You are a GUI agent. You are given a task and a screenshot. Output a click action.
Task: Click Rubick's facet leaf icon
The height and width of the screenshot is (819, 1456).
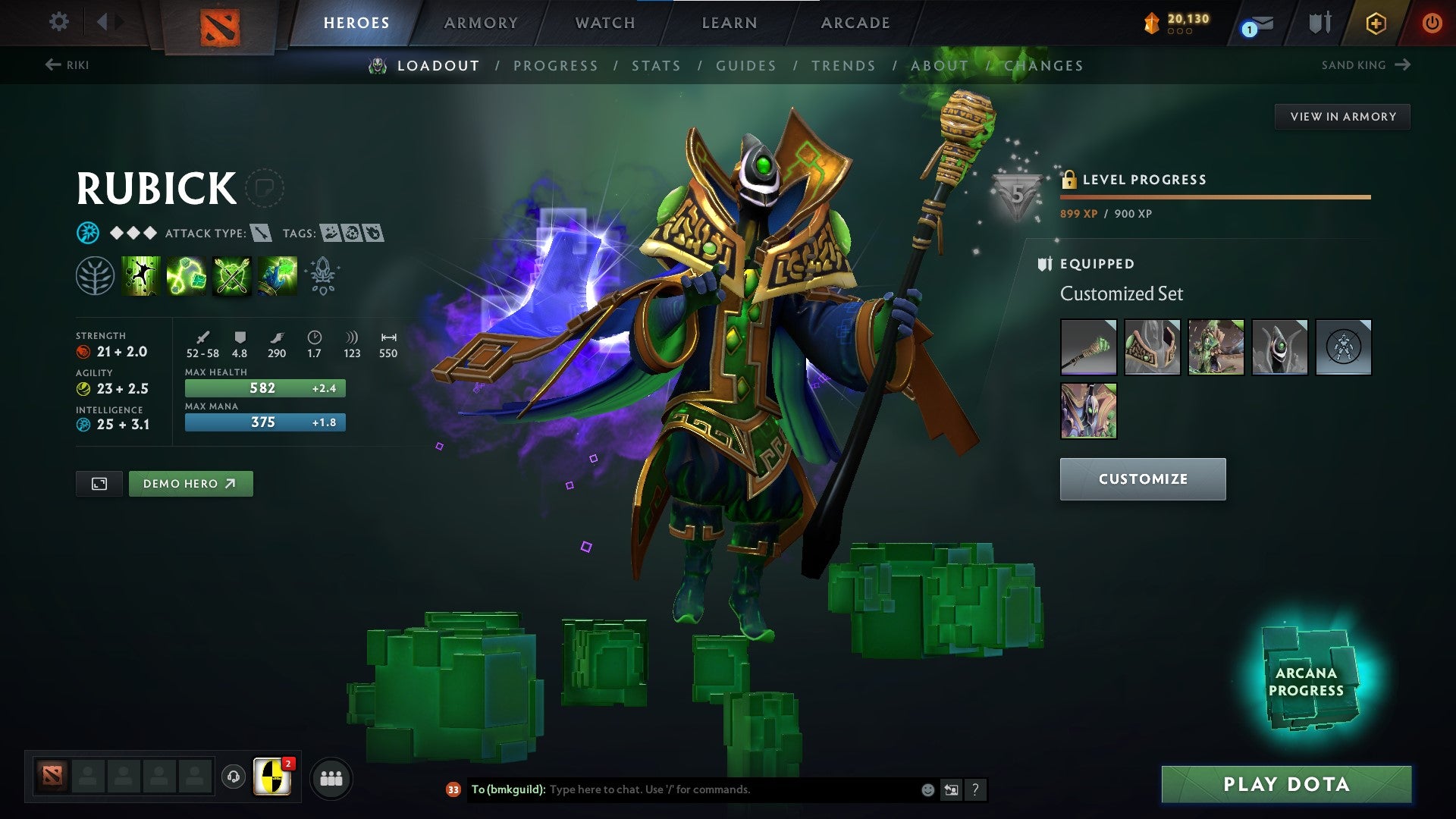click(96, 277)
